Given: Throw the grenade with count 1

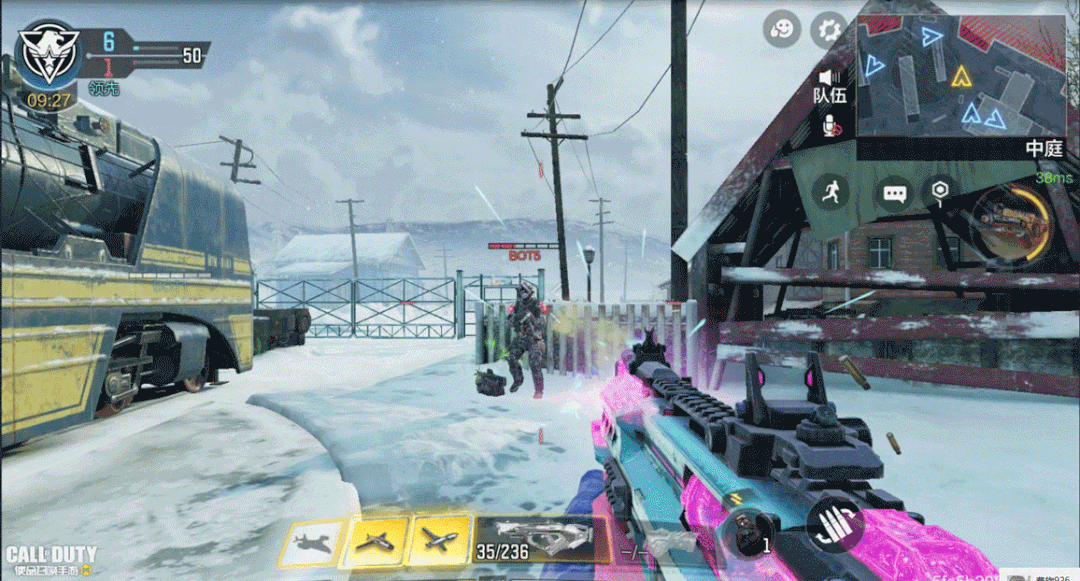Looking at the screenshot, I should pyautogui.click(x=748, y=532).
